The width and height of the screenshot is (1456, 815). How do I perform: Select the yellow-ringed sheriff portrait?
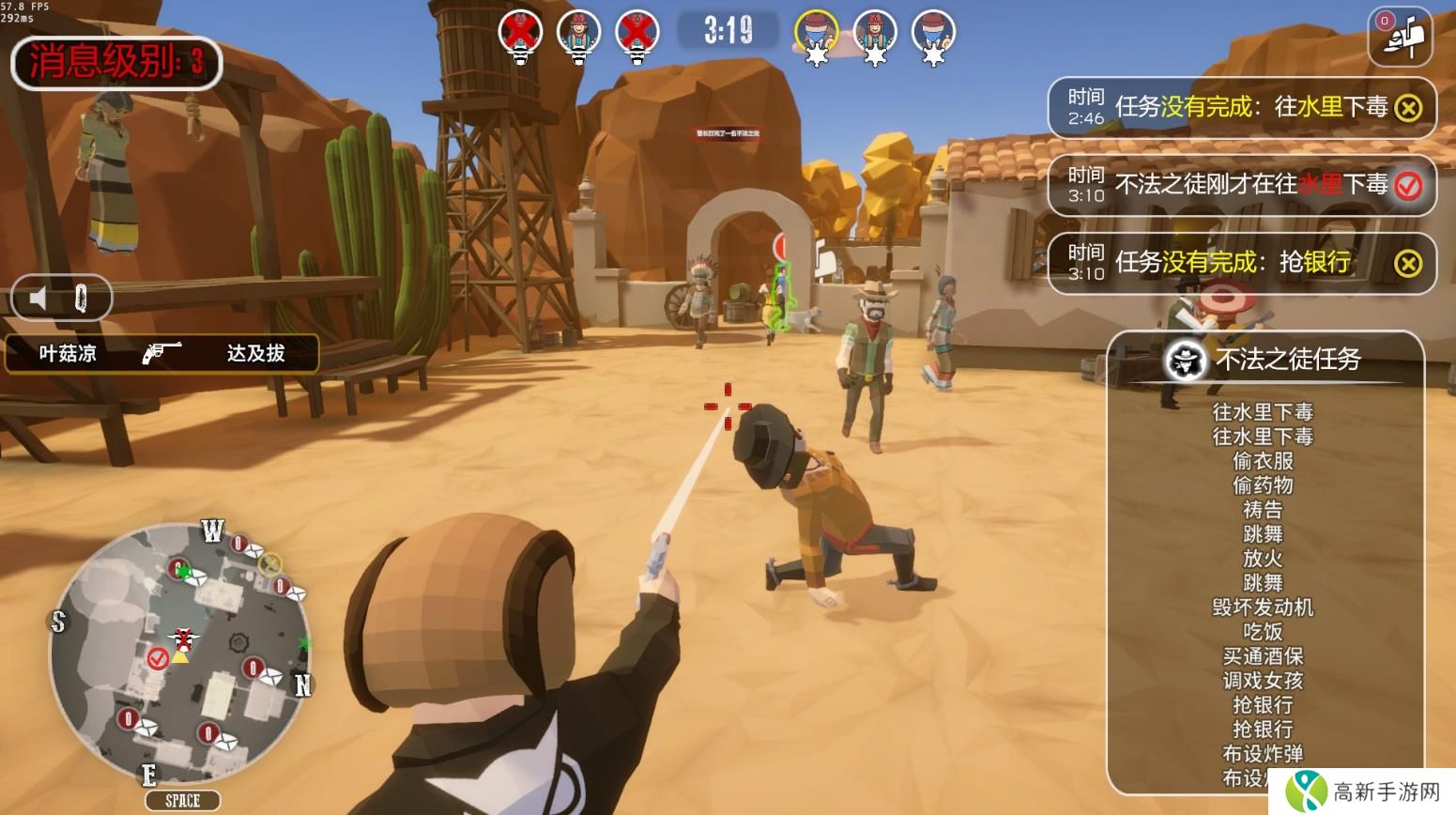[816, 33]
